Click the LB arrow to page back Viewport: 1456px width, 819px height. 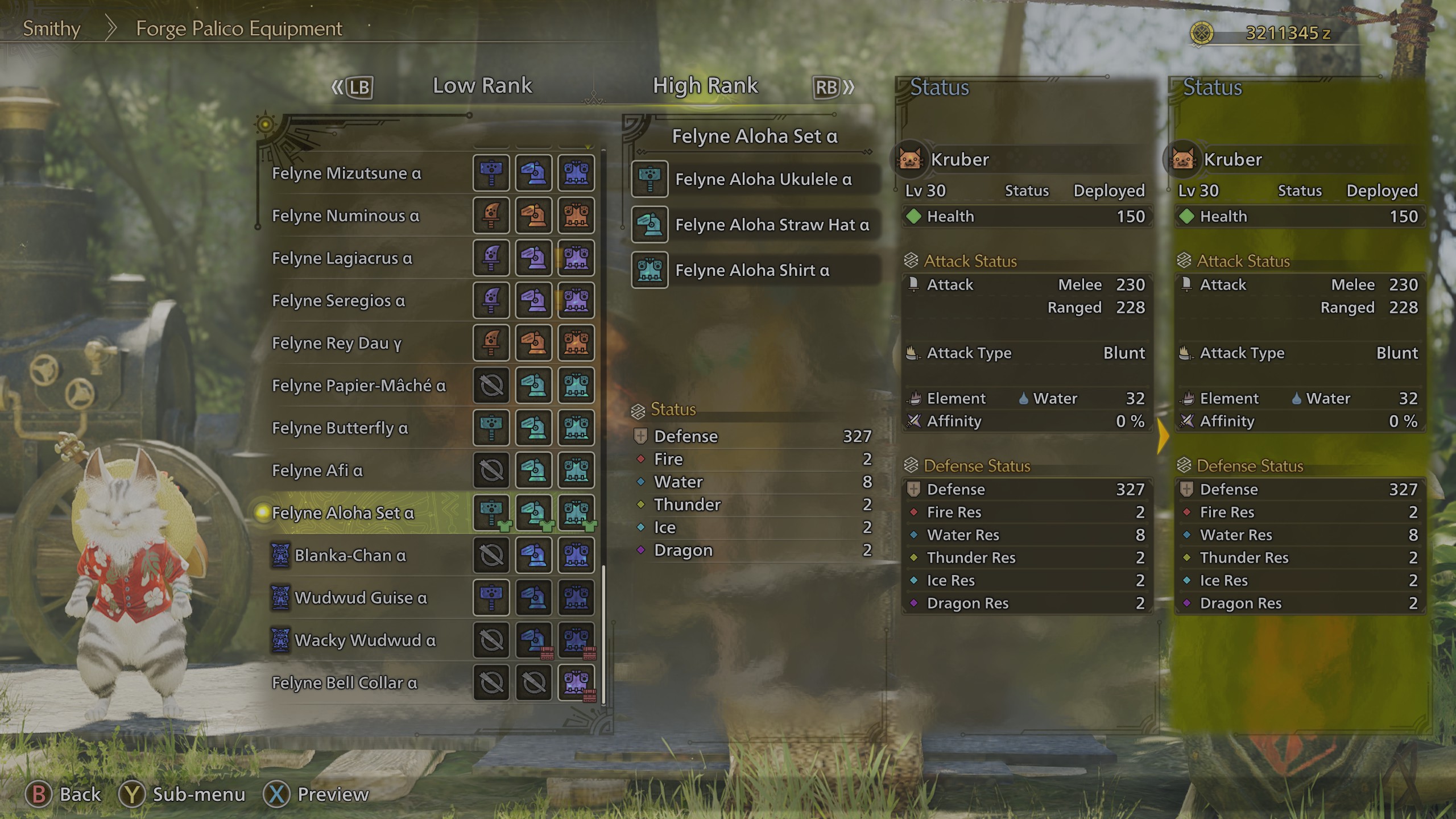coord(351,86)
